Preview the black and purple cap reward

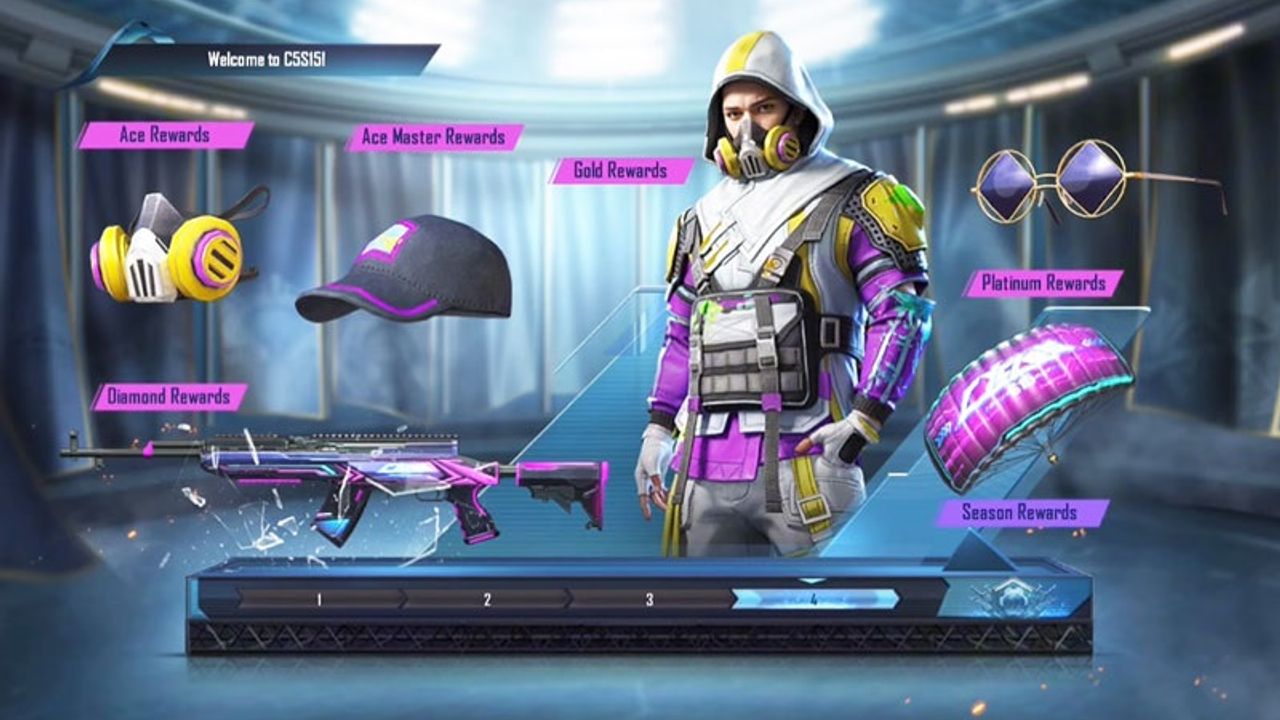(404, 270)
